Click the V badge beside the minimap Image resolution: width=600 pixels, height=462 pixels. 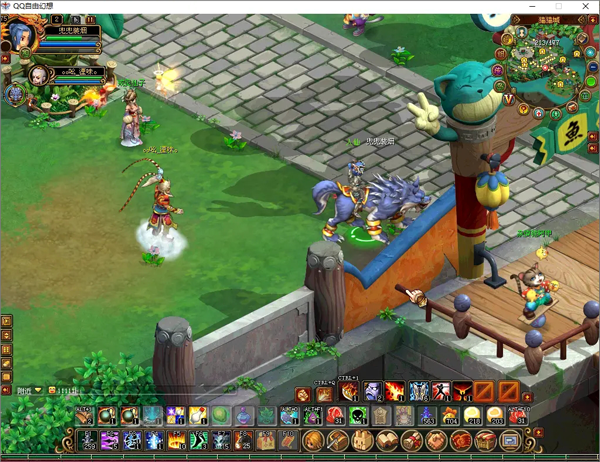[x=509, y=98]
